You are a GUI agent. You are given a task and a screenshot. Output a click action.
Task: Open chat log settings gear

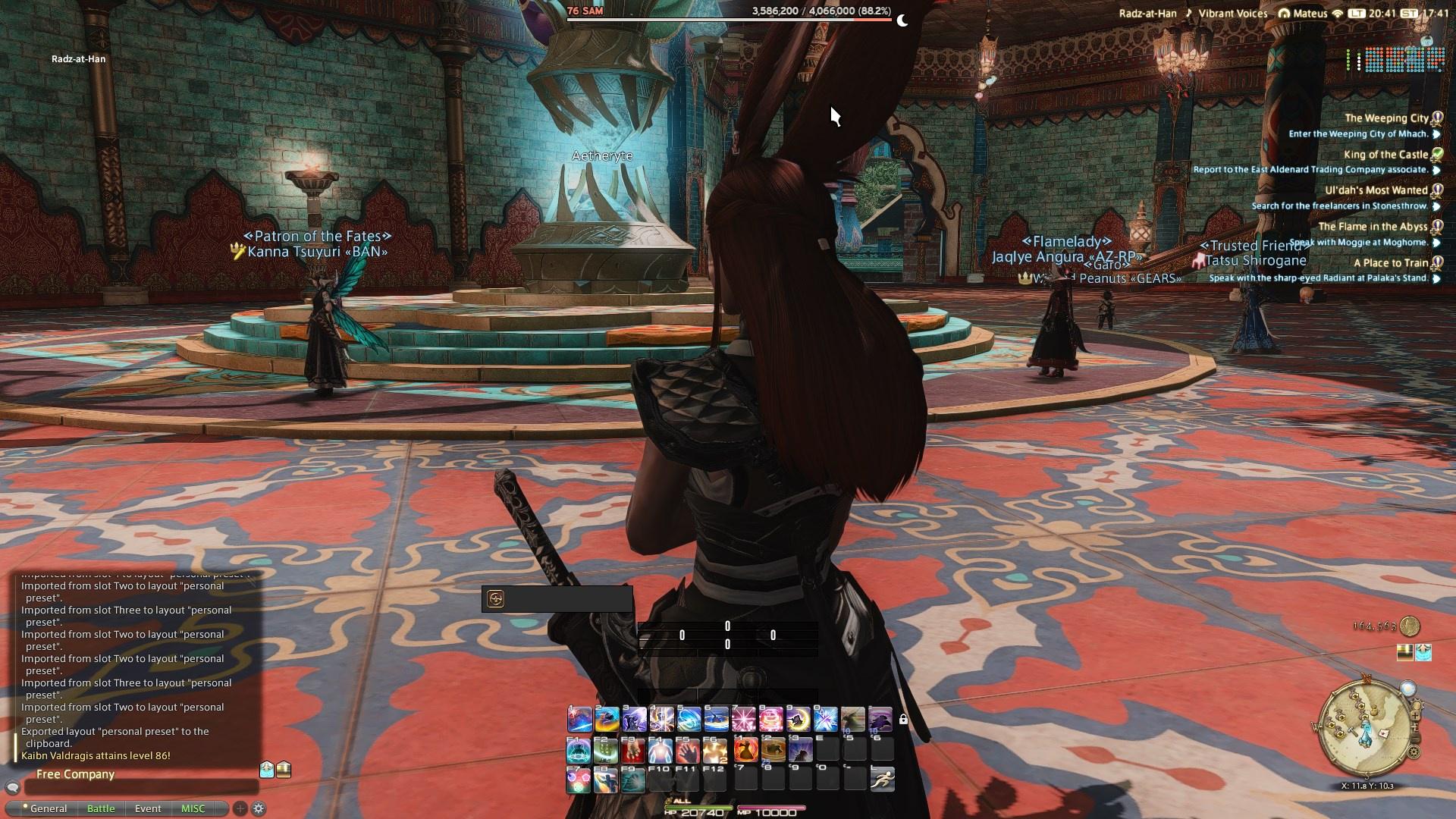[x=259, y=808]
